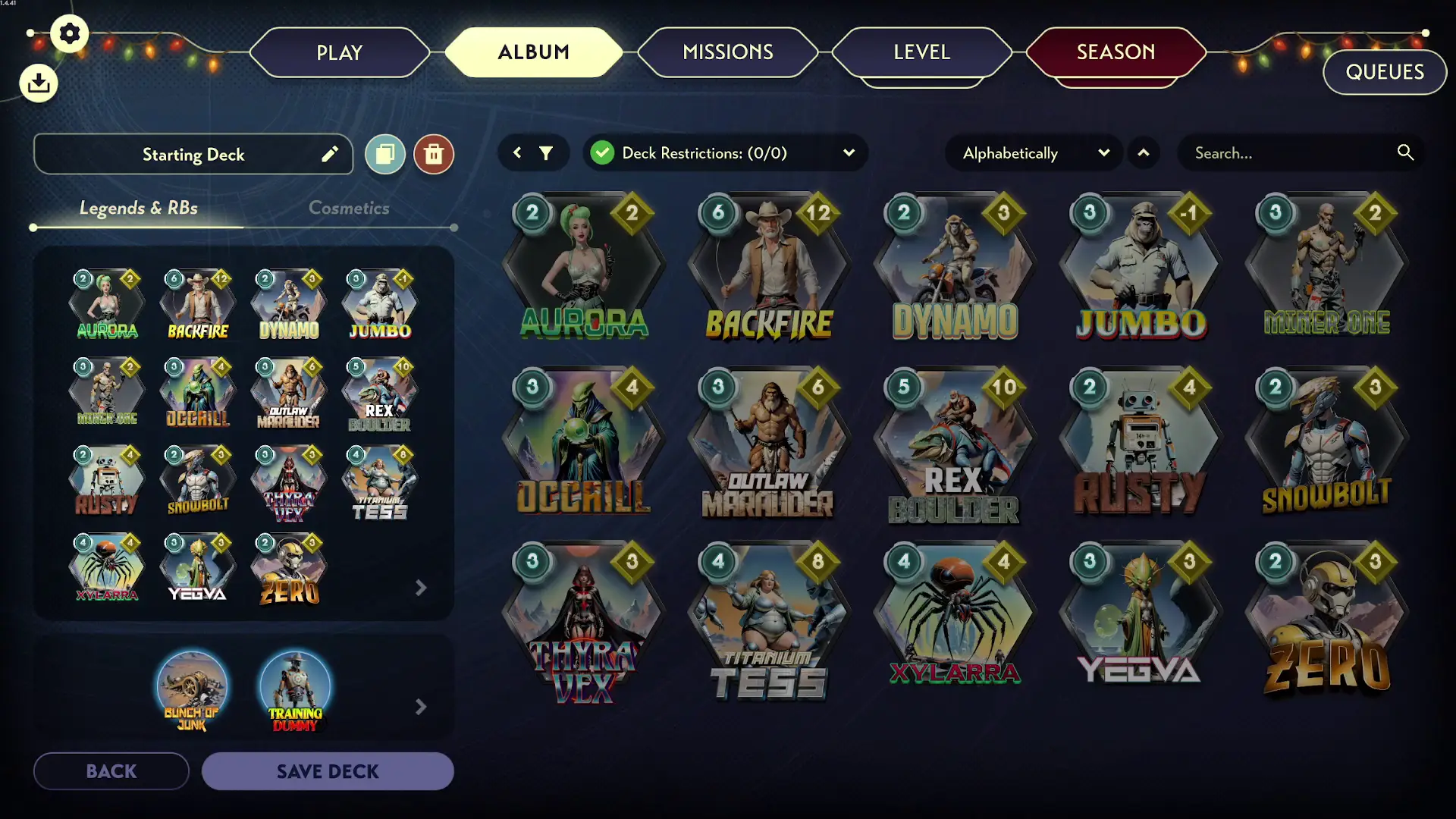Click the QUEUES button
The height and width of the screenshot is (819, 1456).
pyautogui.click(x=1384, y=72)
